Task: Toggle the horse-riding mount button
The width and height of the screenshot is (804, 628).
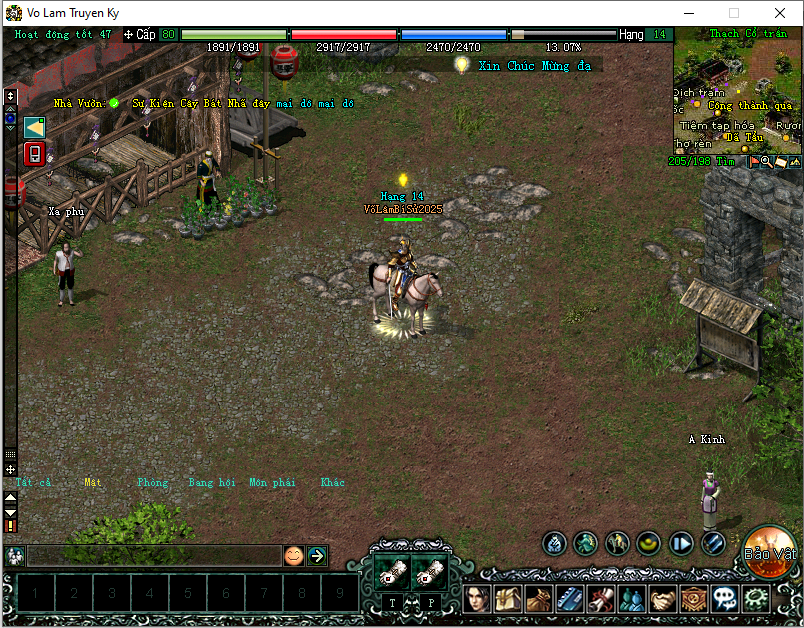Action: tap(617, 543)
